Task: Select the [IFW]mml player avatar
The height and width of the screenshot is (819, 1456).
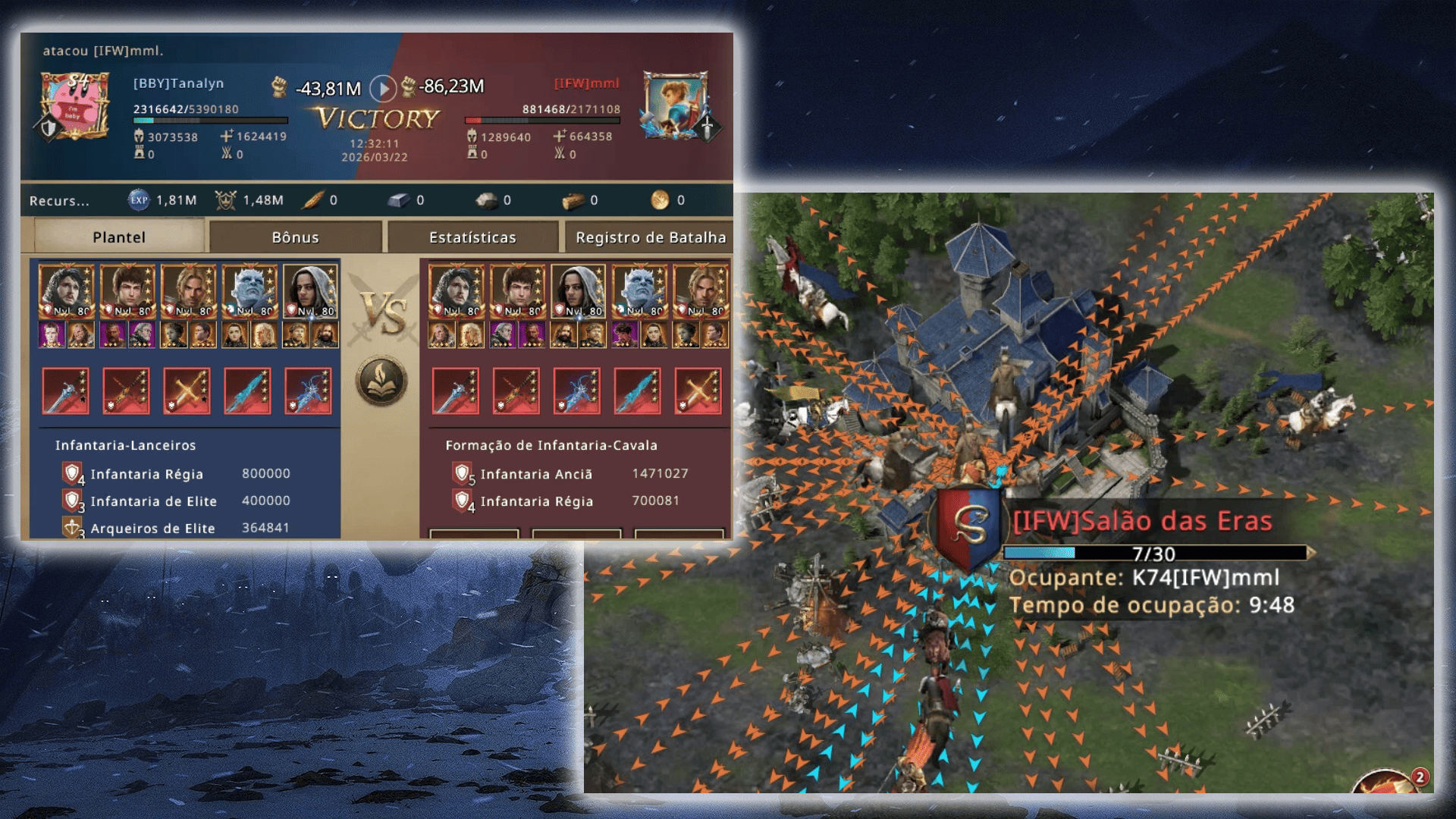Action: (x=674, y=106)
